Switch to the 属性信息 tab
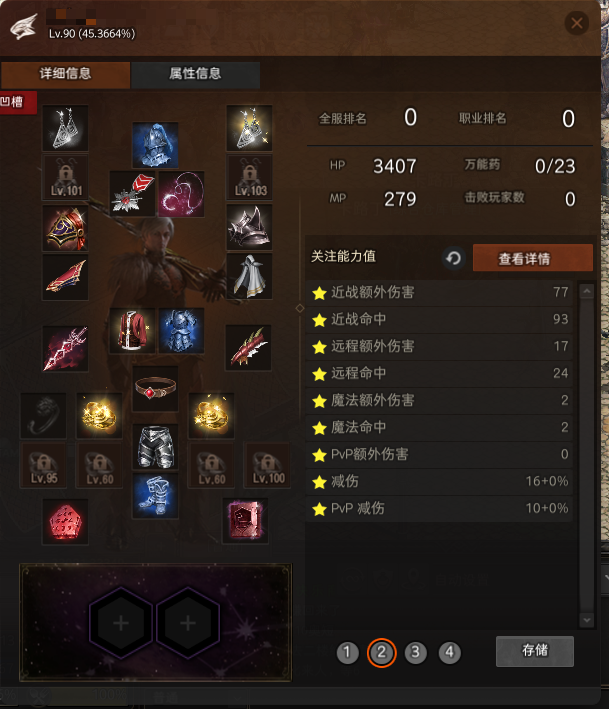The image size is (609, 709). click(196, 74)
